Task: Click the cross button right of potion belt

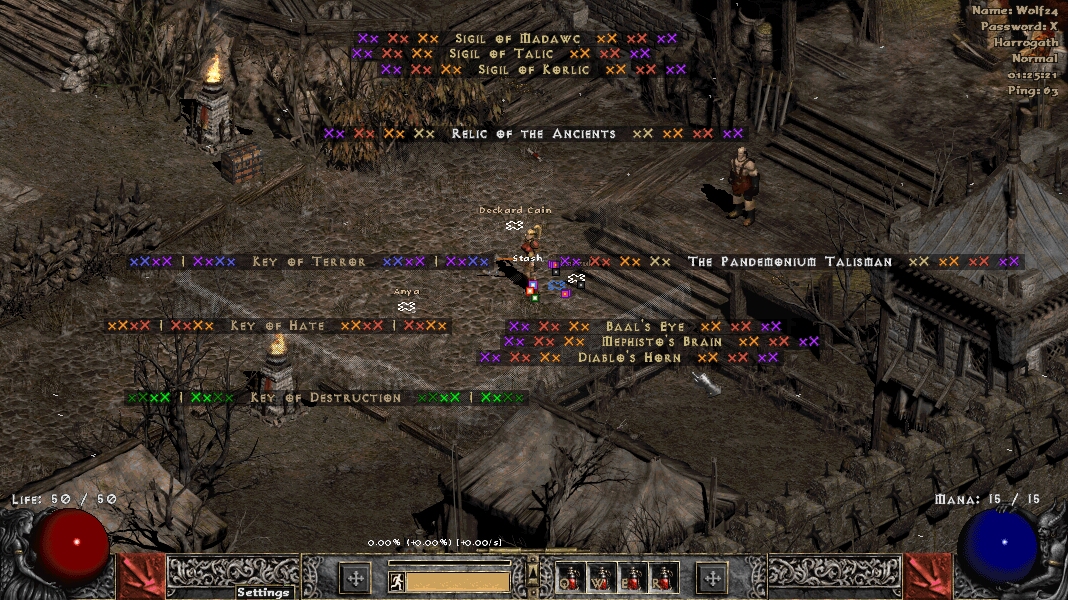Action: 712,577
